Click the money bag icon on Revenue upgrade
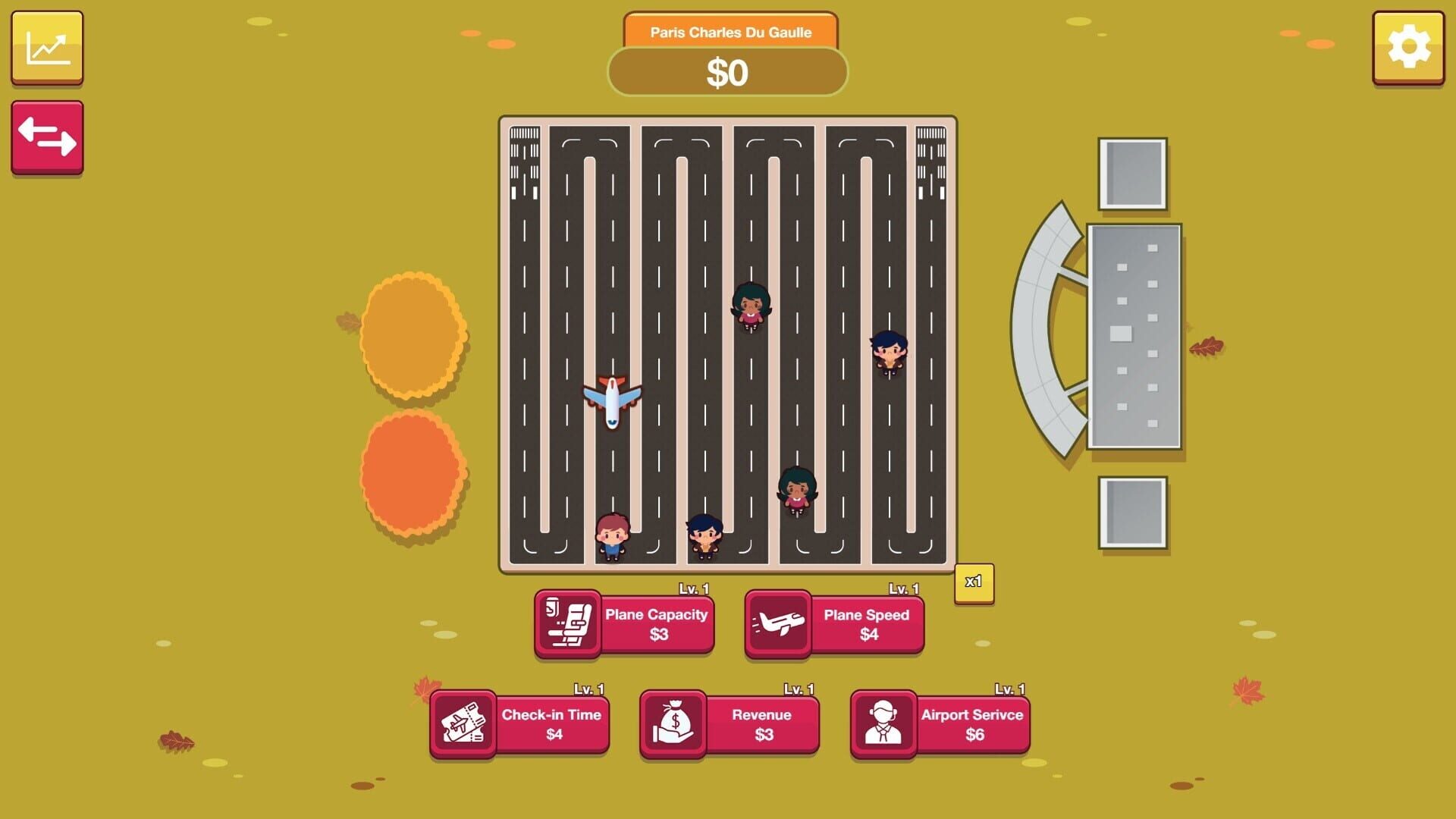The image size is (1456, 819). tap(675, 724)
